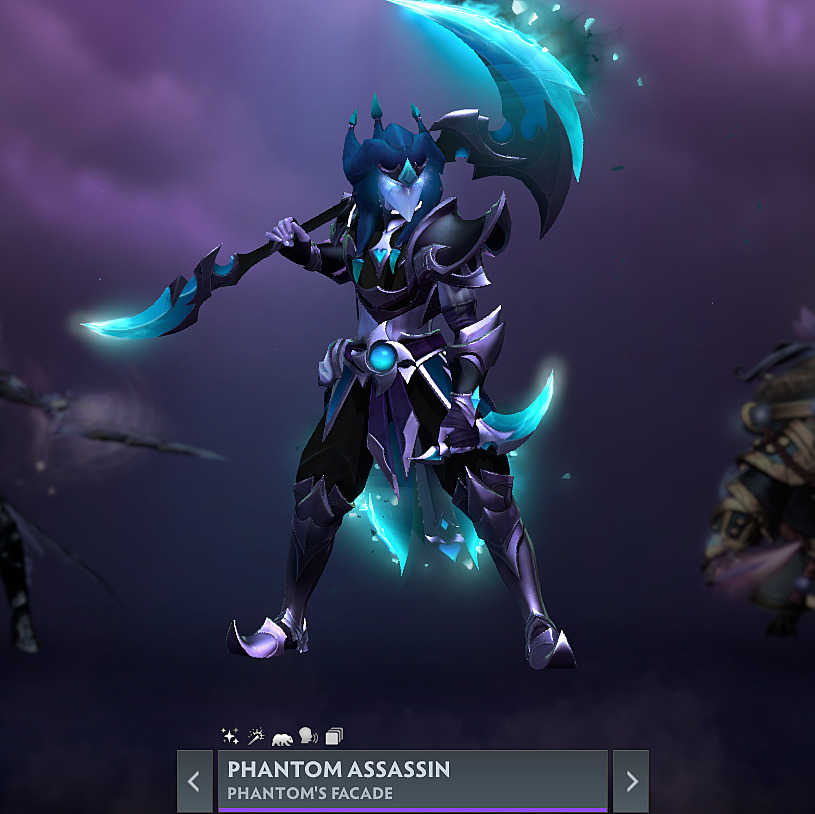The width and height of the screenshot is (815, 814).
Task: Click the speaking head voice icon
Action: pos(308,737)
